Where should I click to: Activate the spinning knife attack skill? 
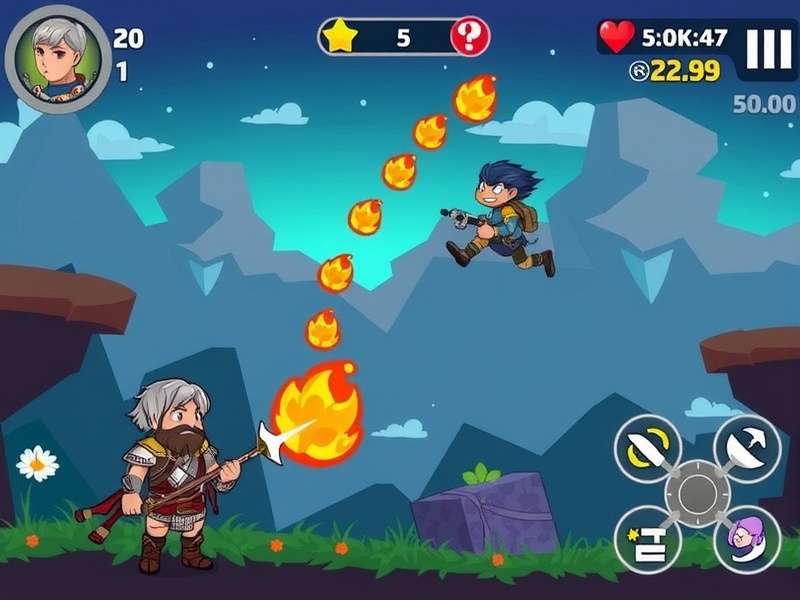[x=647, y=448]
